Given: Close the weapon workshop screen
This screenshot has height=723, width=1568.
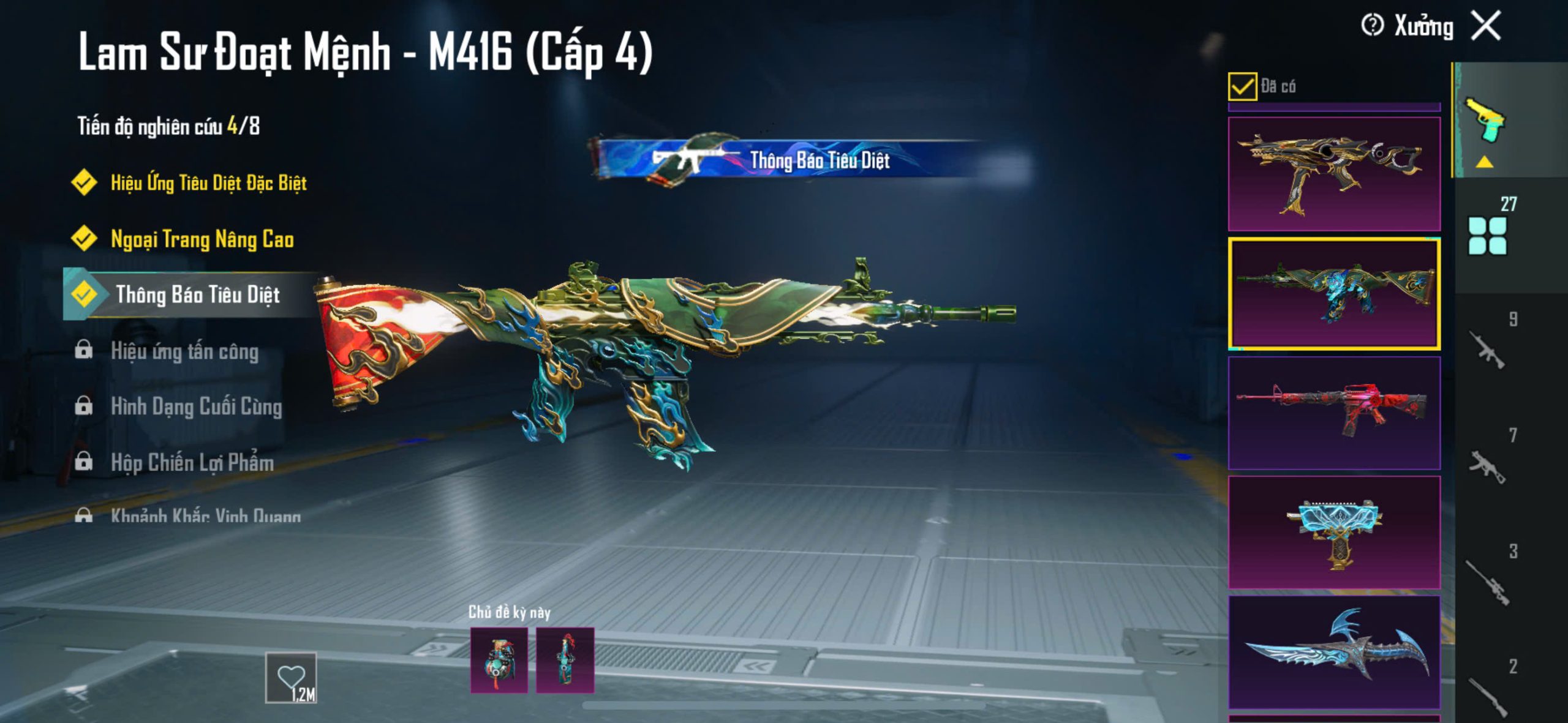Looking at the screenshot, I should pyautogui.click(x=1487, y=26).
